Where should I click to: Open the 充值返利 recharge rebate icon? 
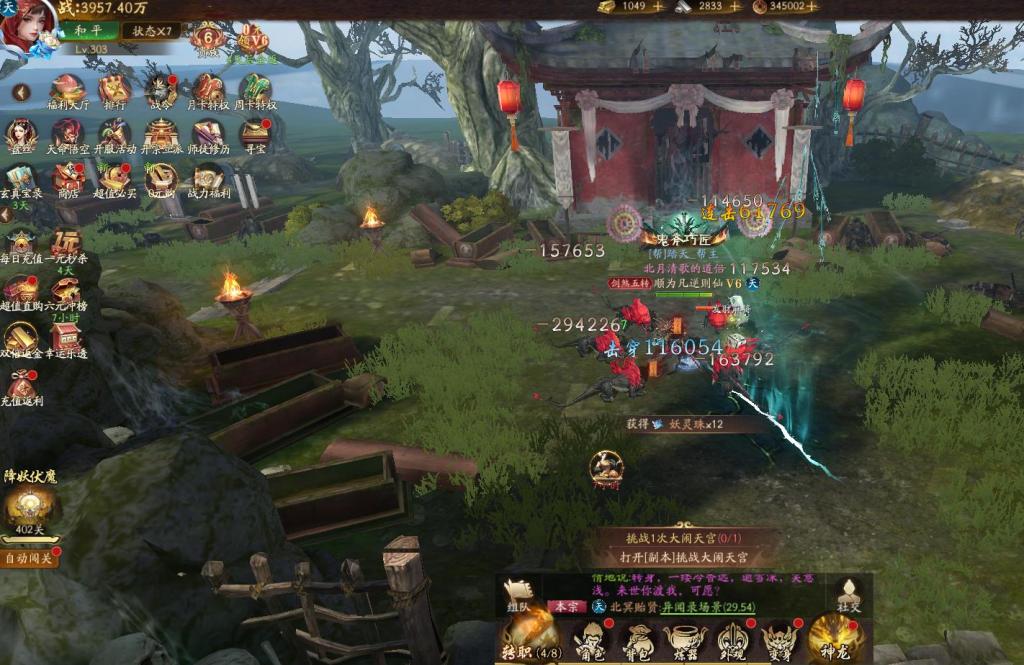coord(21,386)
